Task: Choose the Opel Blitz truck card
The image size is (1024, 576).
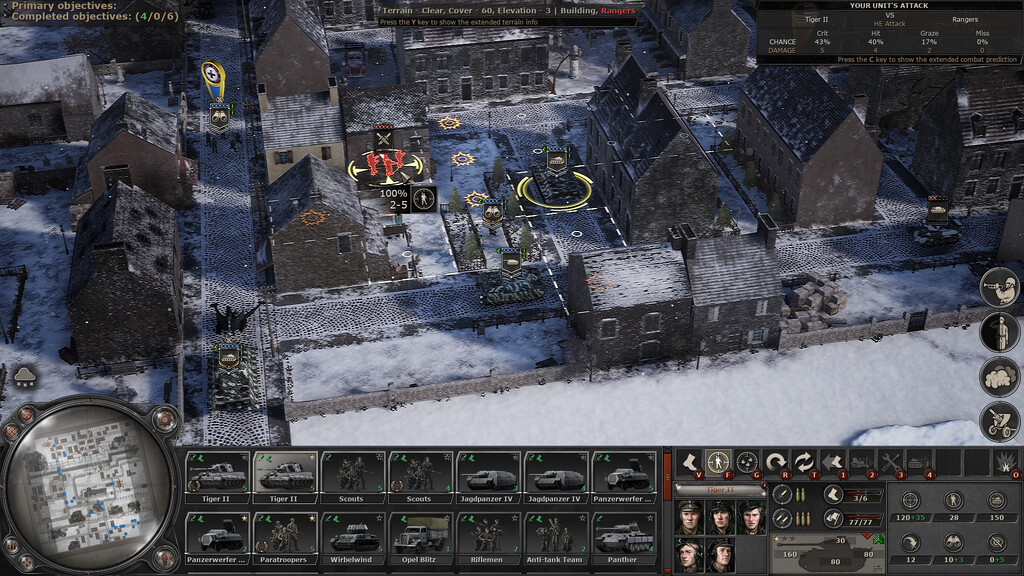Action: (x=419, y=536)
